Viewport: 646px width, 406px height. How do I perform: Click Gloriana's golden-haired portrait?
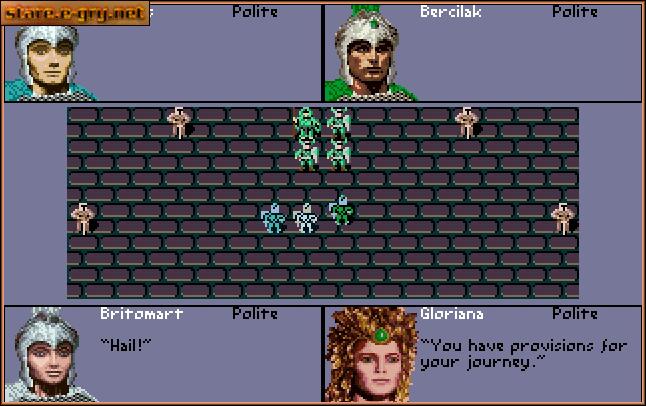[x=370, y=354]
